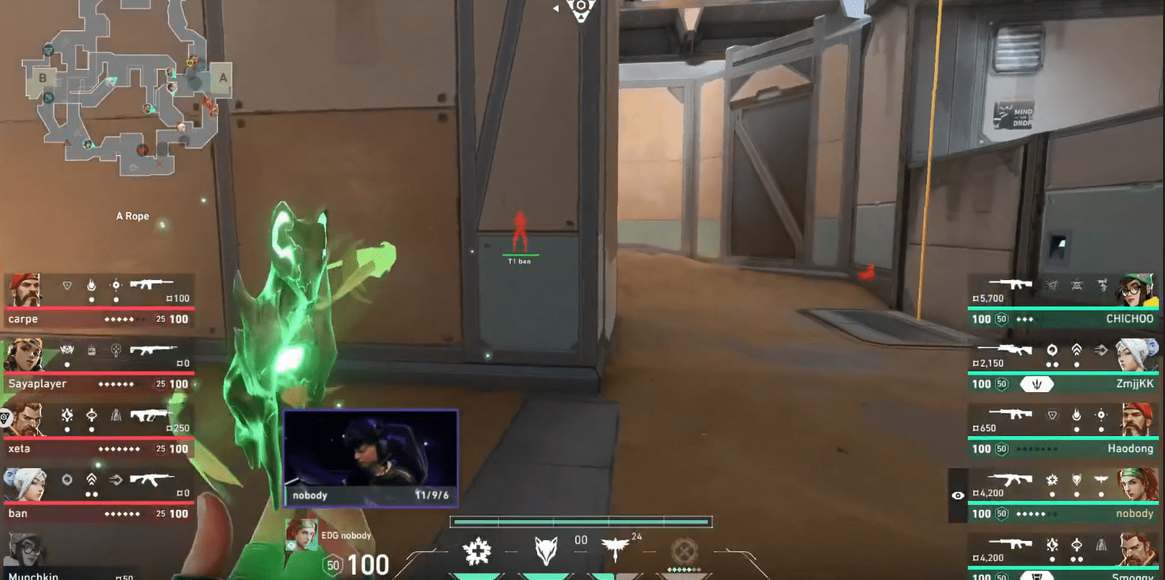Select carpe's row in the team list
Viewport: 1165px width, 580px height.
tap(98, 301)
